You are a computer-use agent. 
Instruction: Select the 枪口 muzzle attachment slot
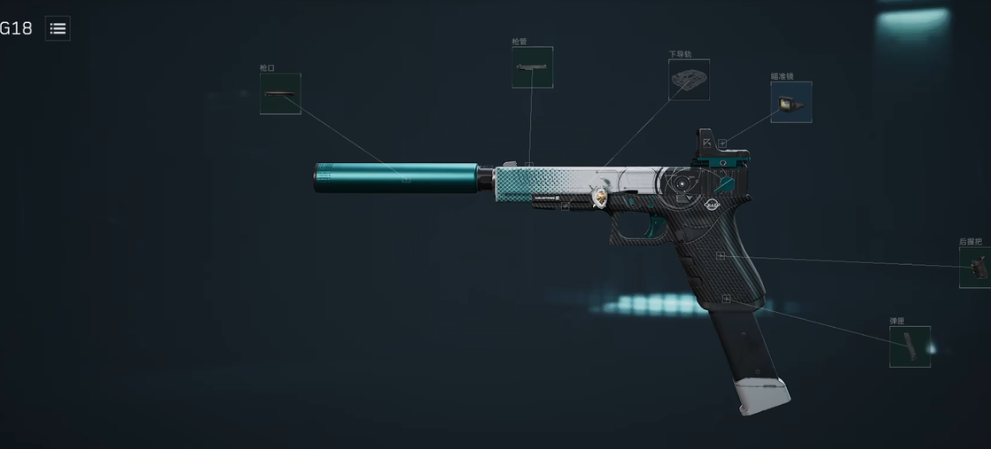[280, 94]
